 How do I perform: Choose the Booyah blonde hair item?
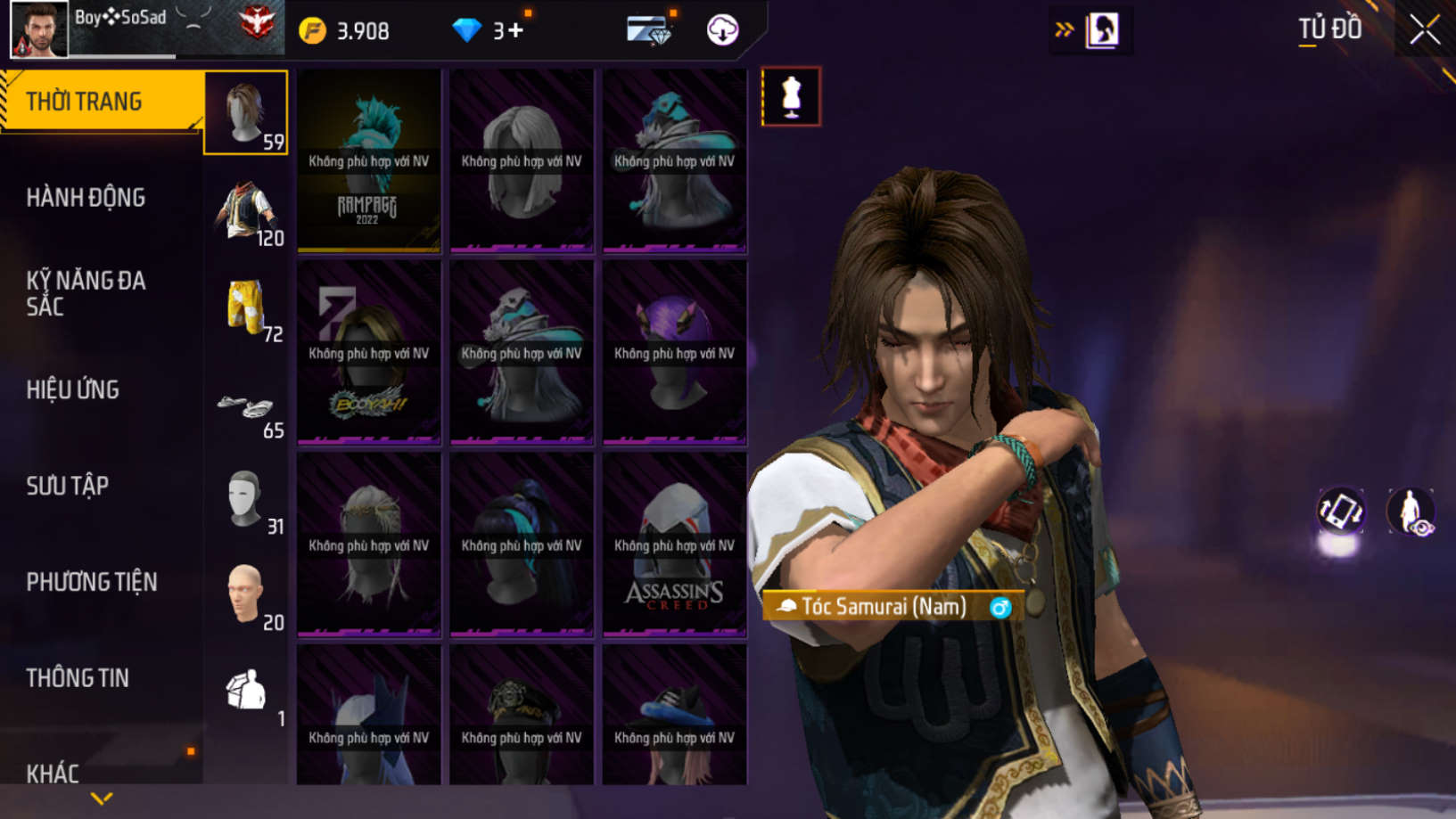tap(368, 353)
